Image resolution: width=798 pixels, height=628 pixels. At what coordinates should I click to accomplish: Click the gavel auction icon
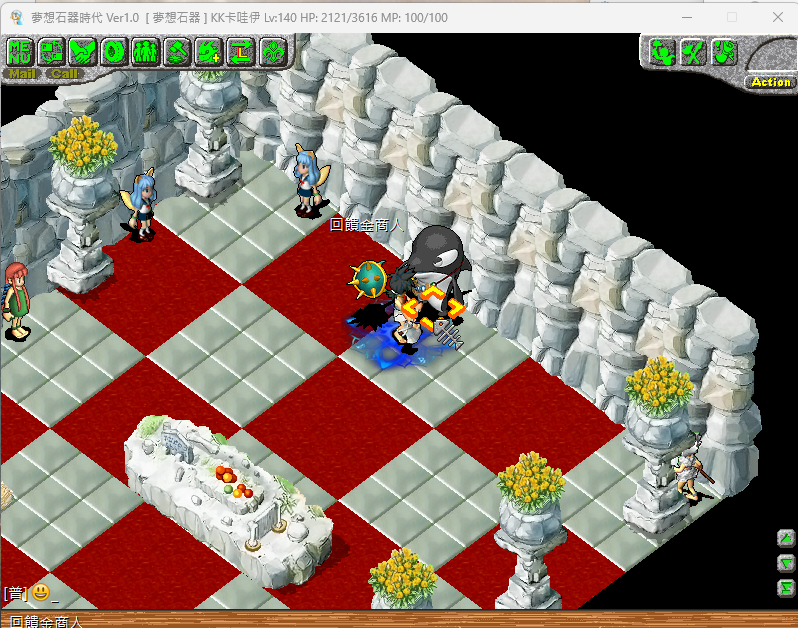point(176,51)
